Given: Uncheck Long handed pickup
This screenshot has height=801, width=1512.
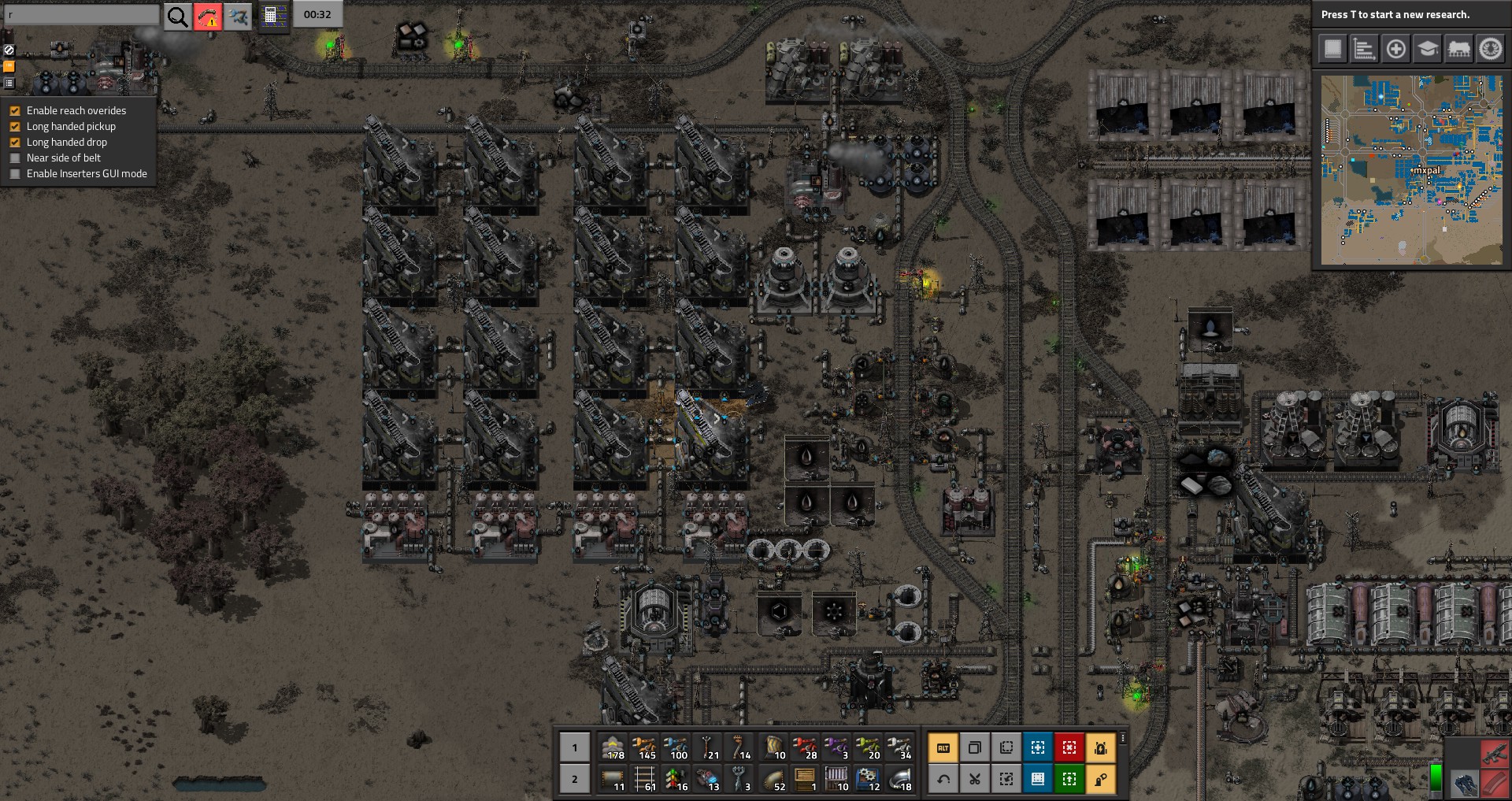Looking at the screenshot, I should (x=15, y=127).
